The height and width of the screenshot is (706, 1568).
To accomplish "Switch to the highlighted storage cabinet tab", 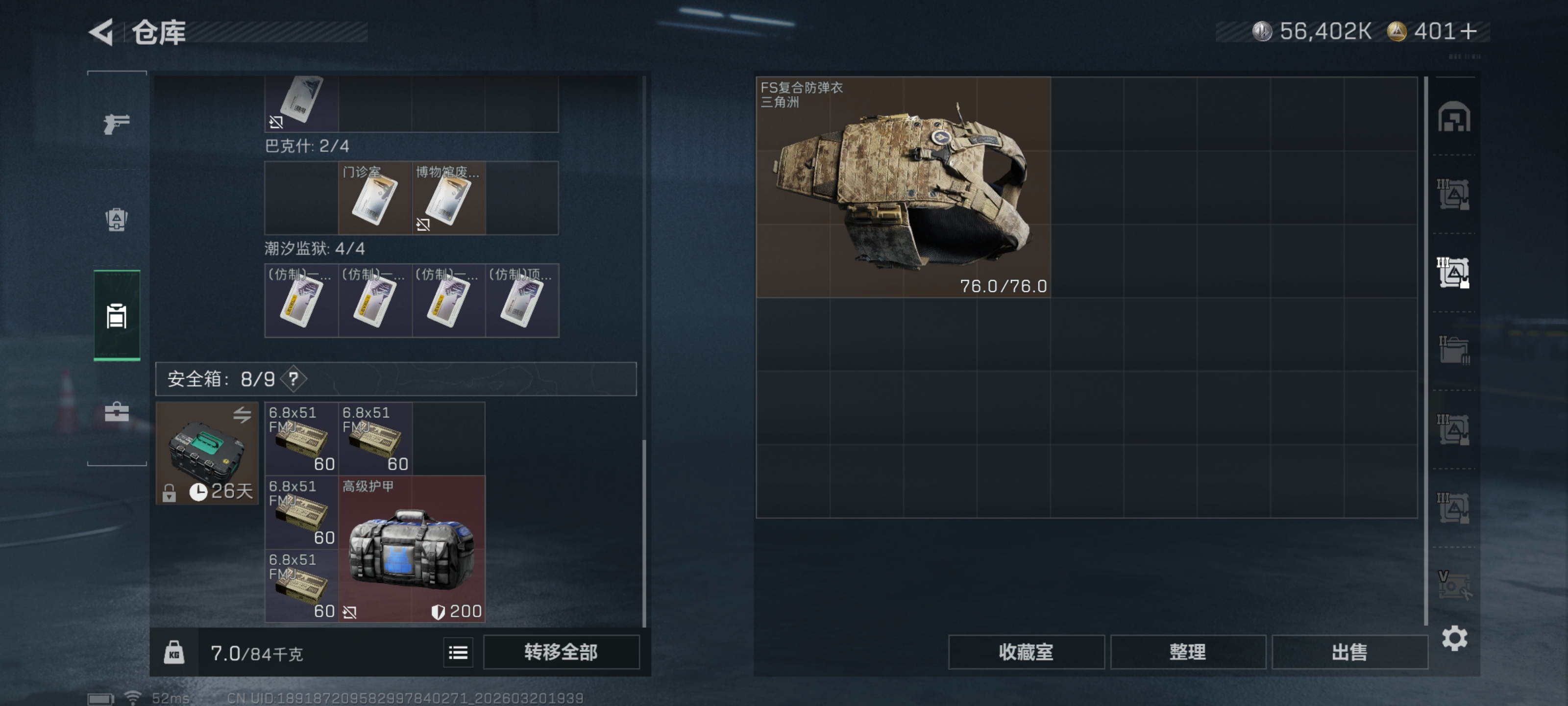I will 116,317.
